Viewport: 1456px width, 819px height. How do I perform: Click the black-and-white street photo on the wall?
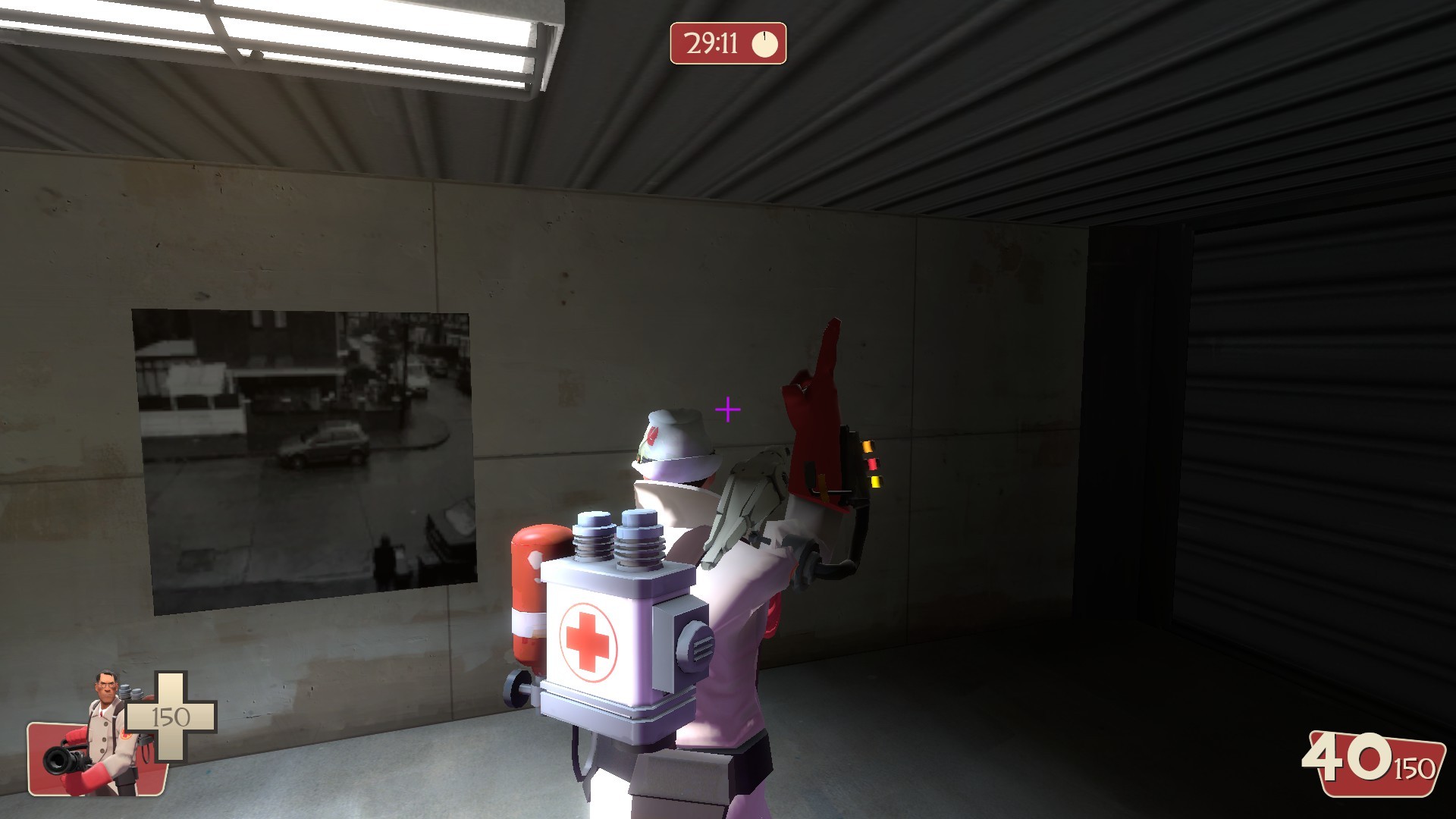[x=303, y=455]
